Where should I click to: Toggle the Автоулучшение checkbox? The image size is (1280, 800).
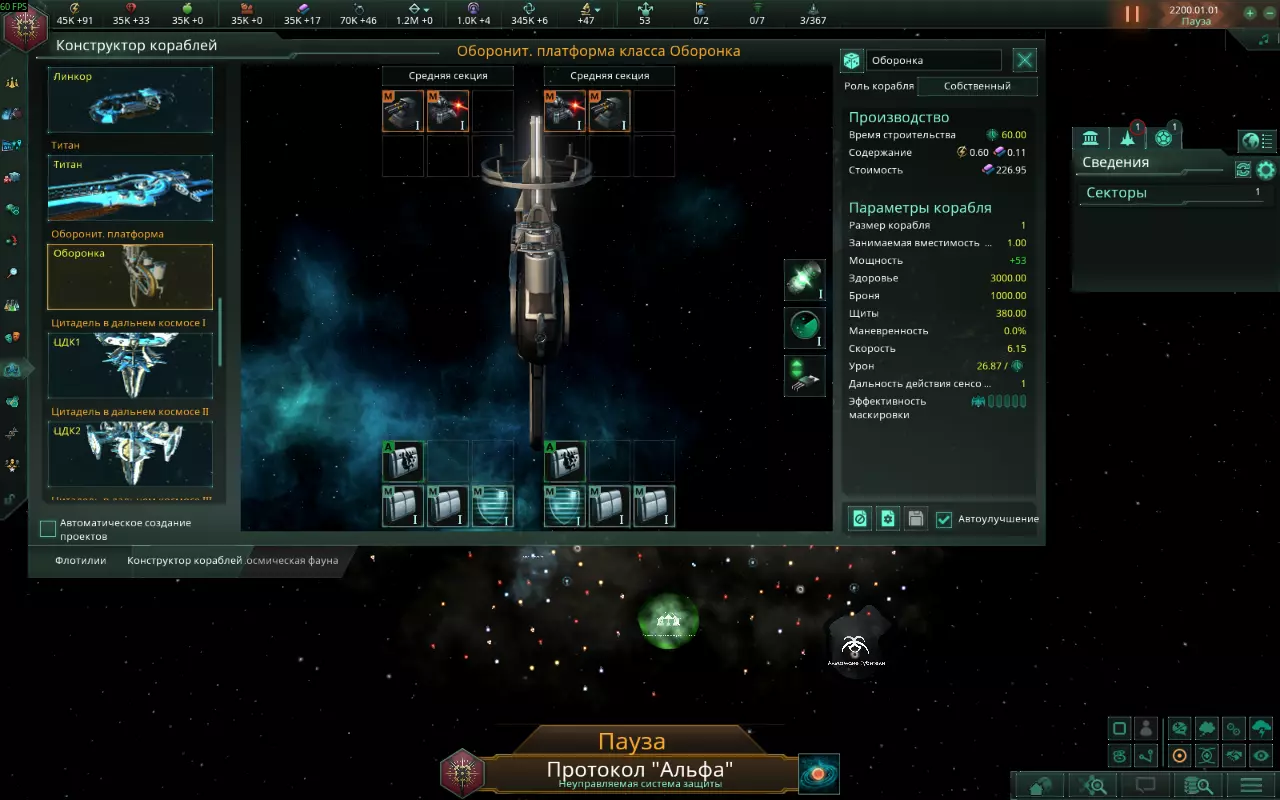point(944,519)
